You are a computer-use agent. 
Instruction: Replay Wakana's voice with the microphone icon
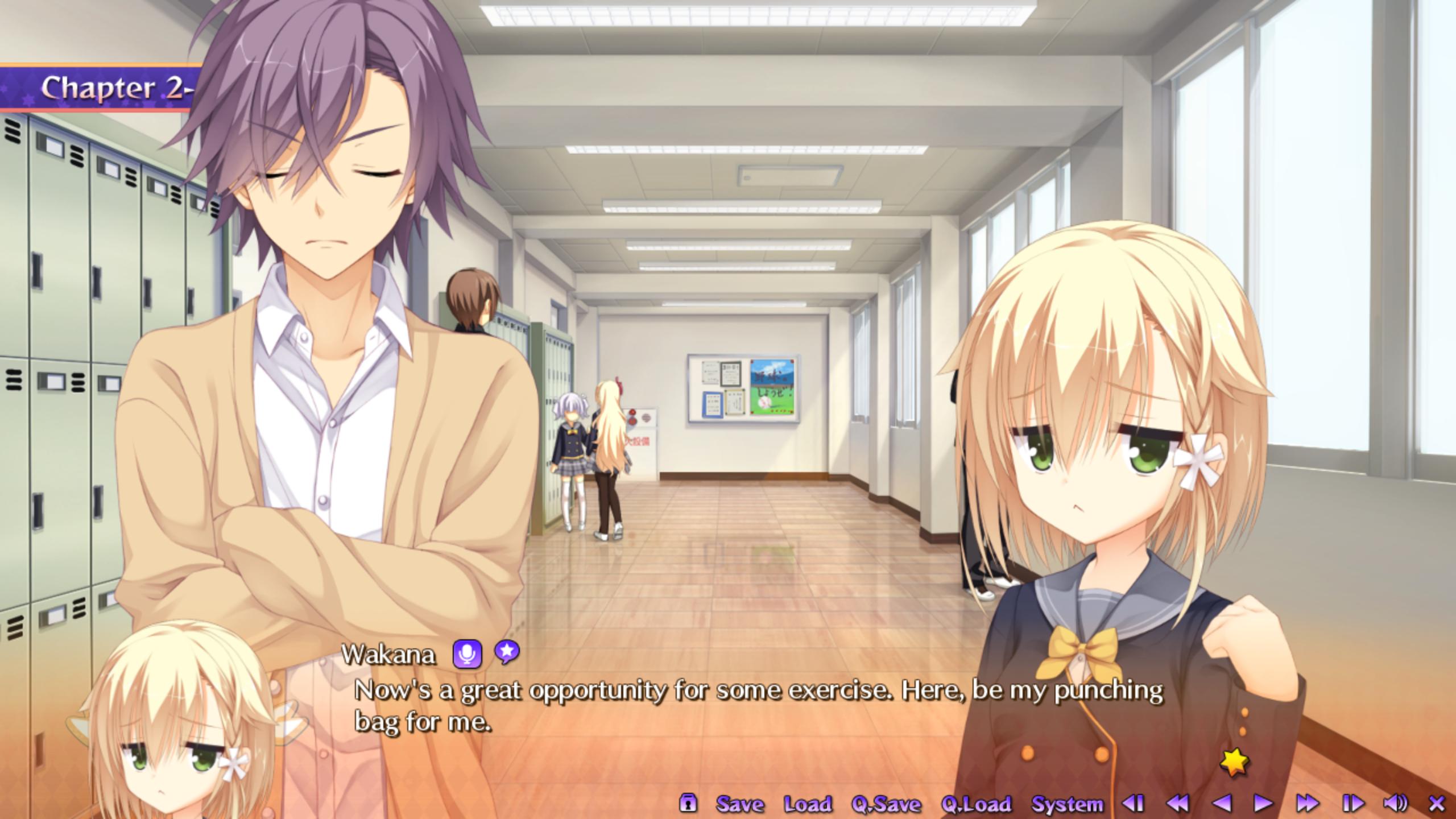(x=467, y=654)
